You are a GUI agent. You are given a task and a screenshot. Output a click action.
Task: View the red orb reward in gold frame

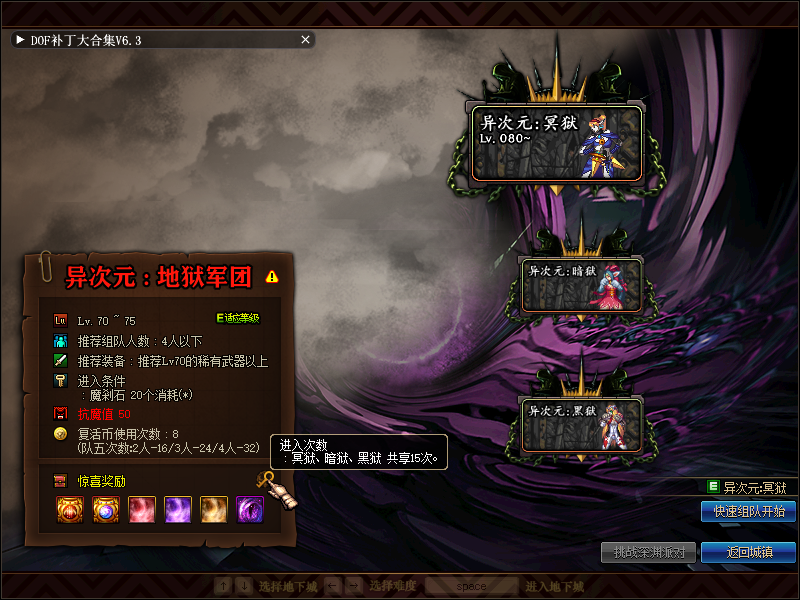coord(69,509)
